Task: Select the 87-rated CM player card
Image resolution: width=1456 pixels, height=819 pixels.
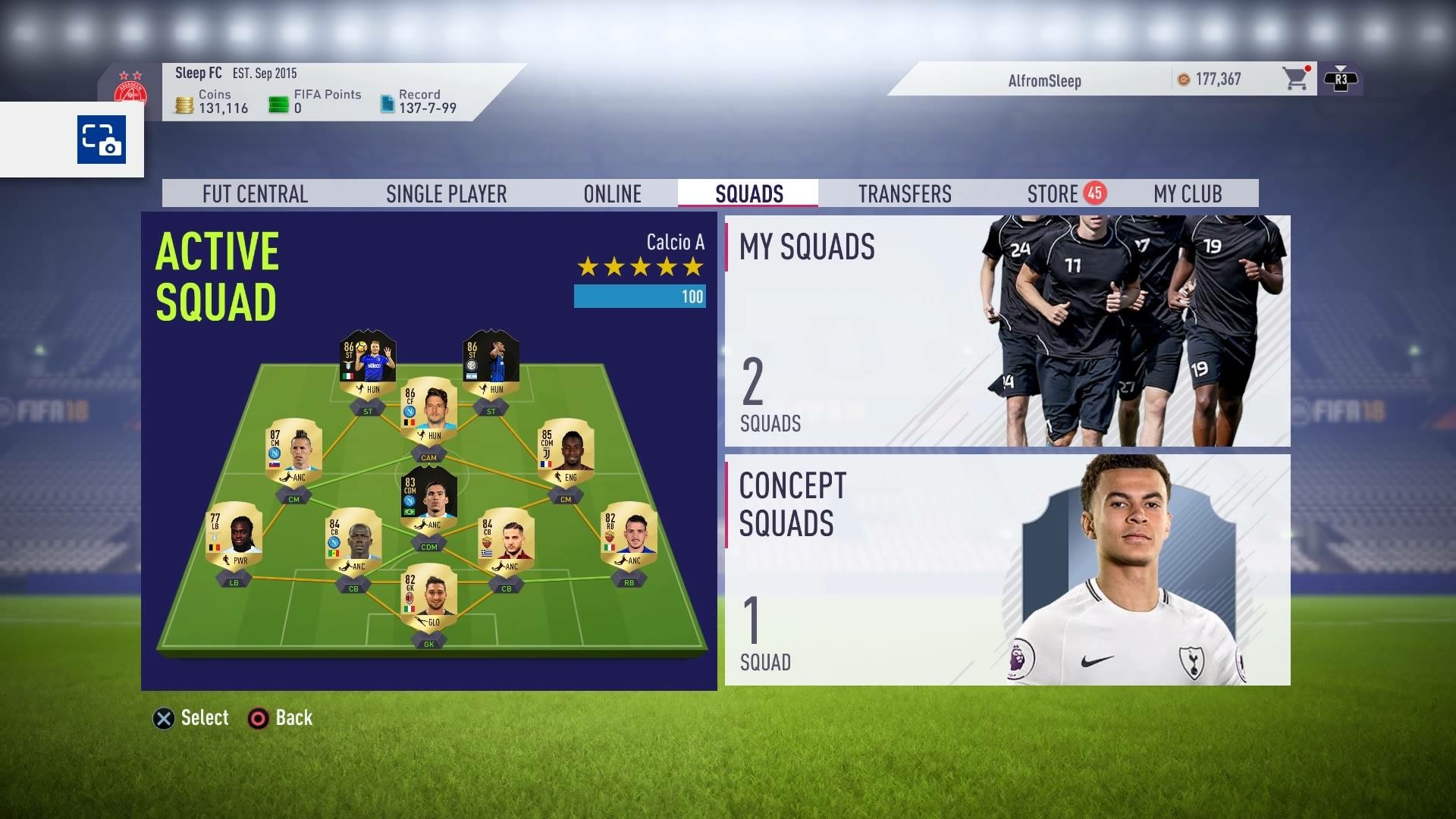Action: (293, 452)
